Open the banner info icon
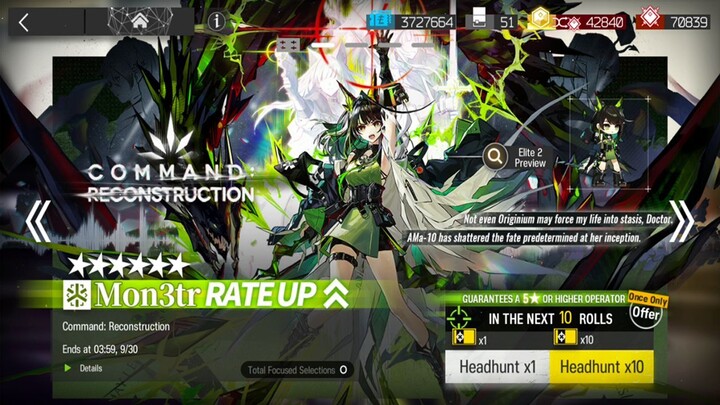The image size is (720, 405). click(217, 21)
